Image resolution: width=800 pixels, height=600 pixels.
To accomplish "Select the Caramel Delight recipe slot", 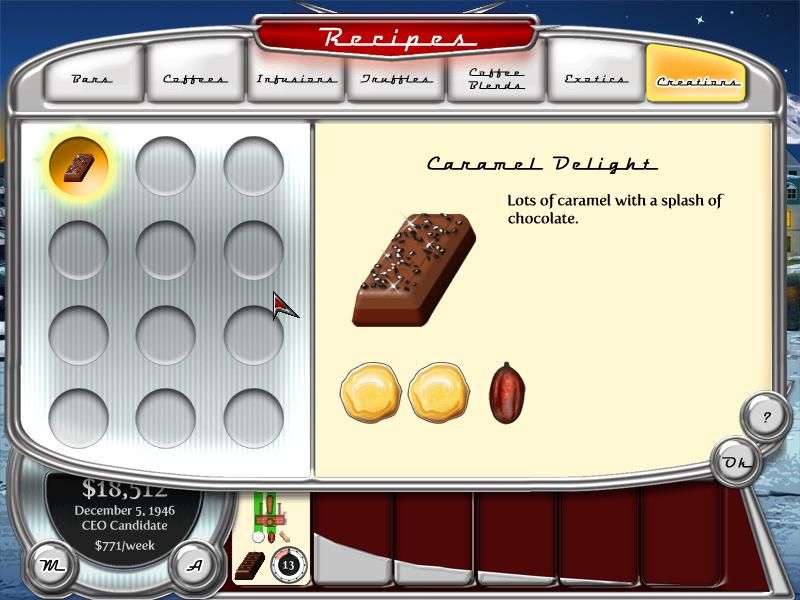I will pos(79,166).
